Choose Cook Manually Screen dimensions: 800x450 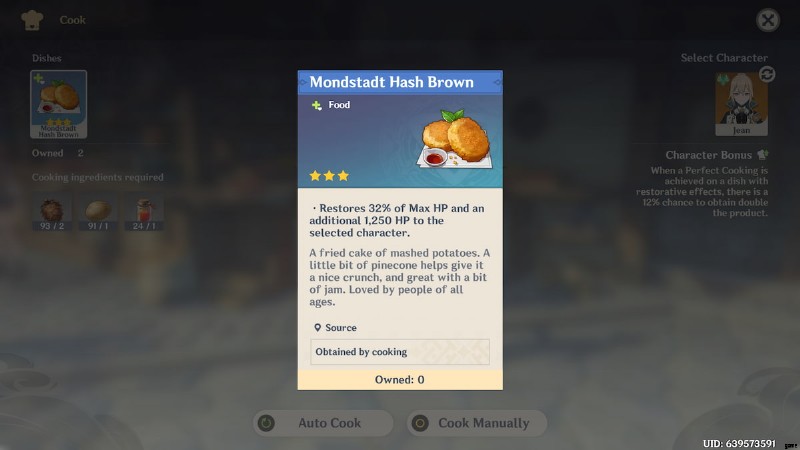point(476,423)
